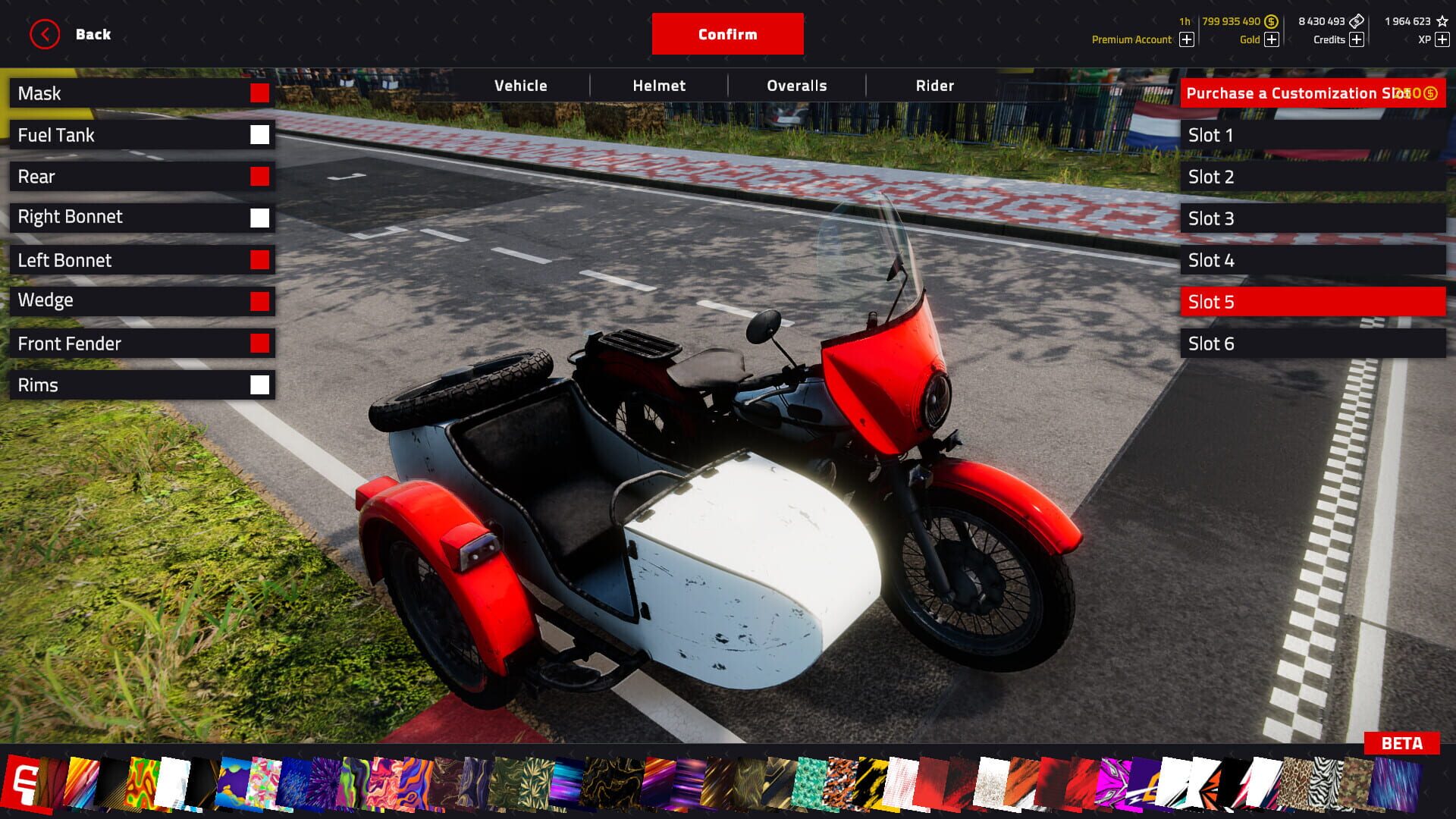The width and height of the screenshot is (1456, 819).
Task: Toggle the Mask color selection square
Action: [x=259, y=93]
